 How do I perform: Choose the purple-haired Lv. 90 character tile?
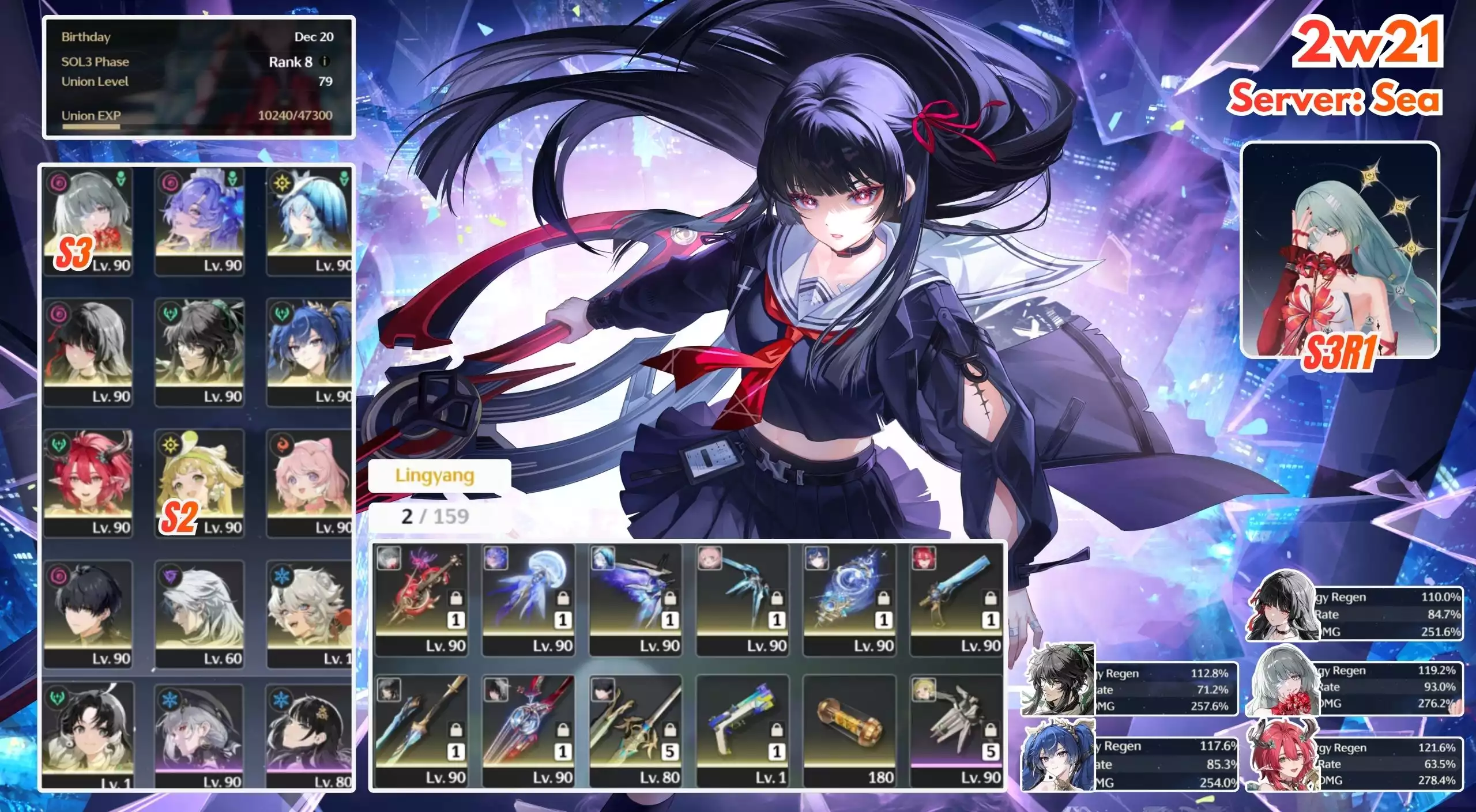point(199,222)
